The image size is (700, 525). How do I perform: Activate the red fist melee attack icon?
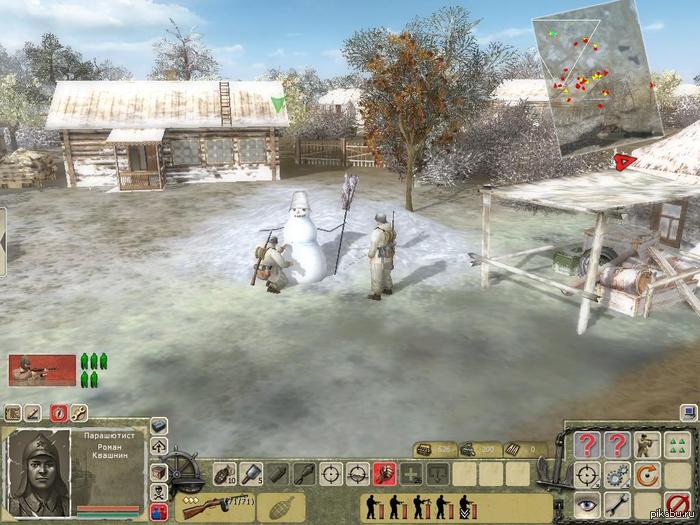click(384, 474)
